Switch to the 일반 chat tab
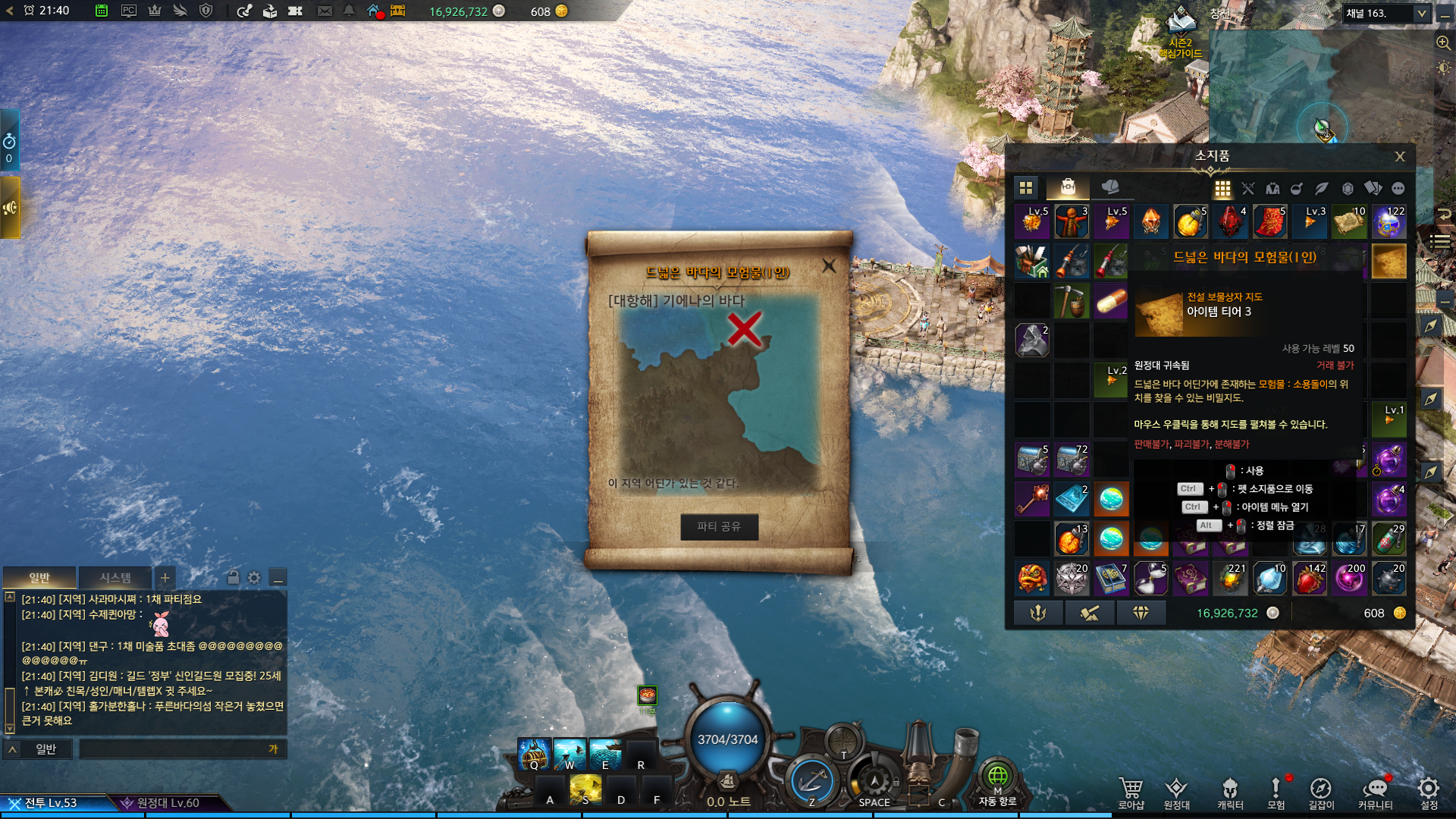Screen dimensions: 1456x819 click(x=39, y=578)
